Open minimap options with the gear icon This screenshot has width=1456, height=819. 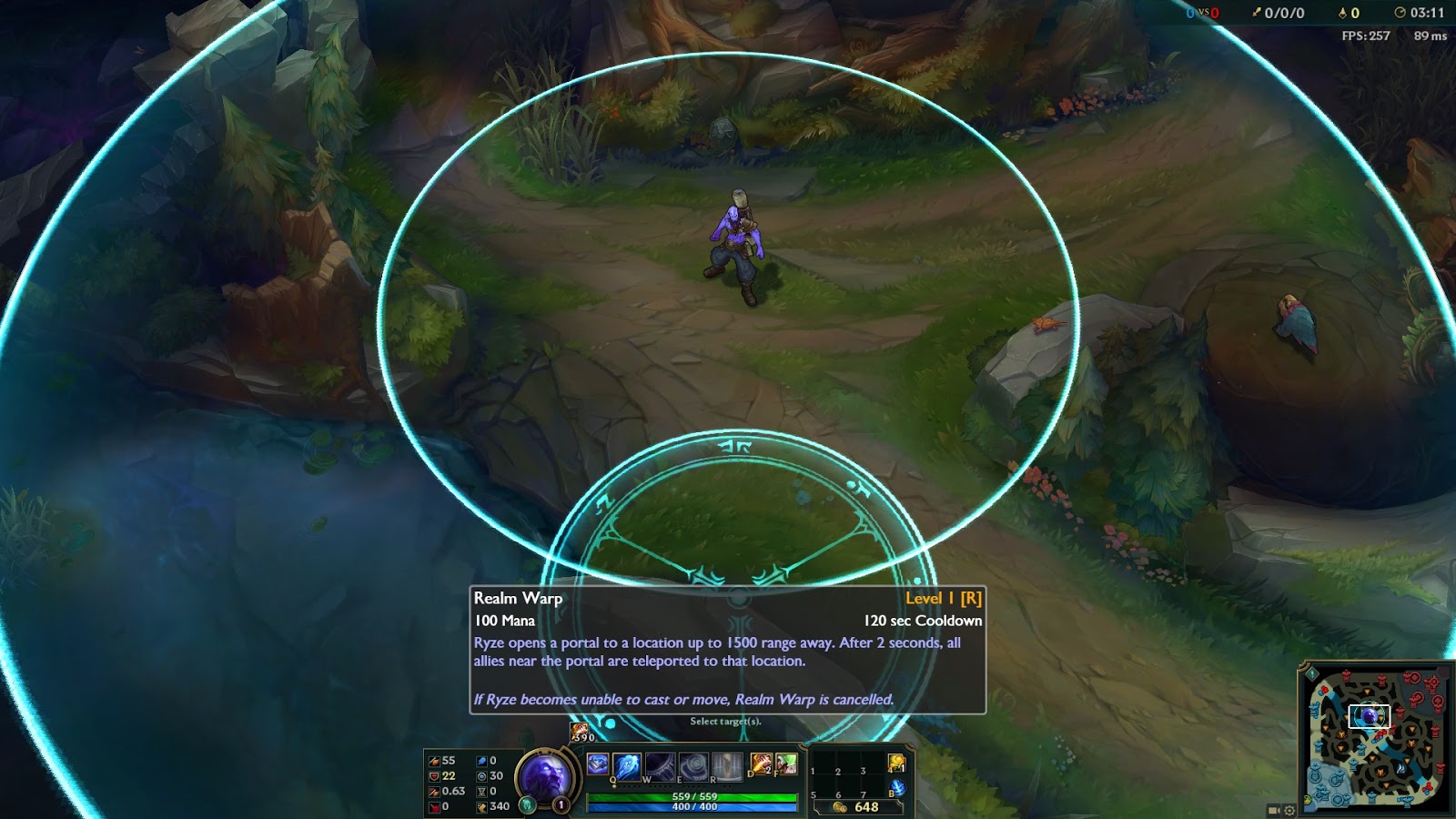coord(1289,809)
